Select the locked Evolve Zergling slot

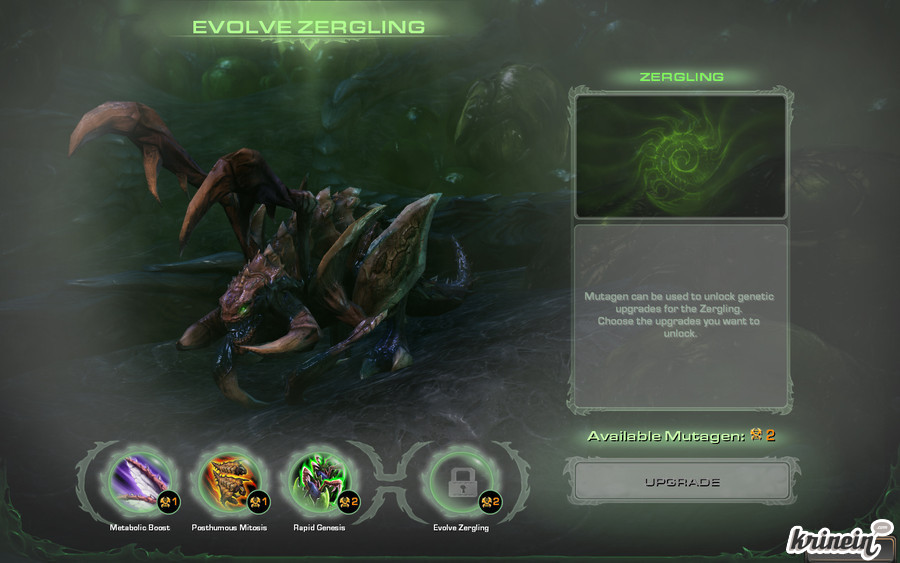(x=460, y=483)
